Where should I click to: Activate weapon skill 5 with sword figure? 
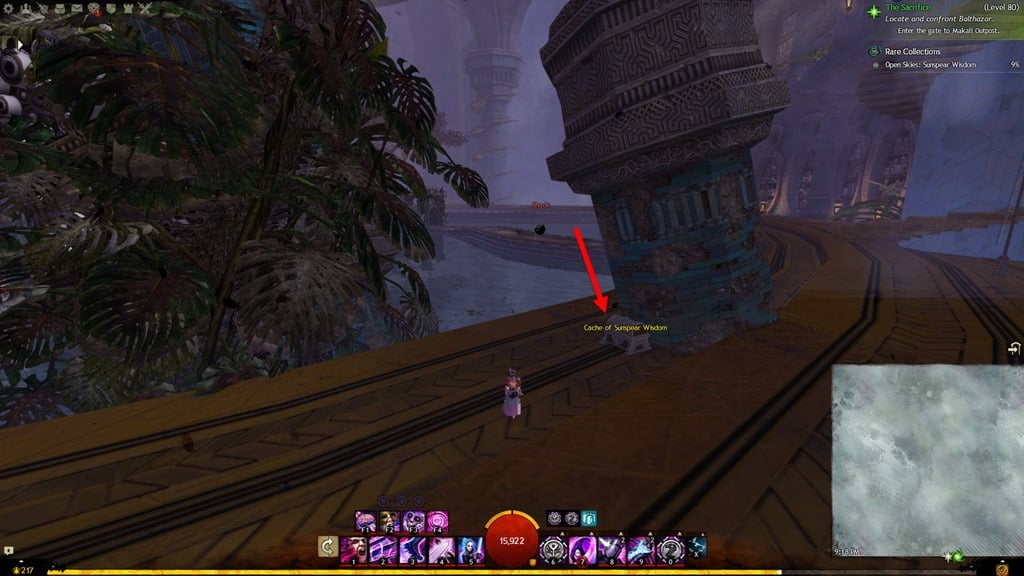[x=471, y=549]
